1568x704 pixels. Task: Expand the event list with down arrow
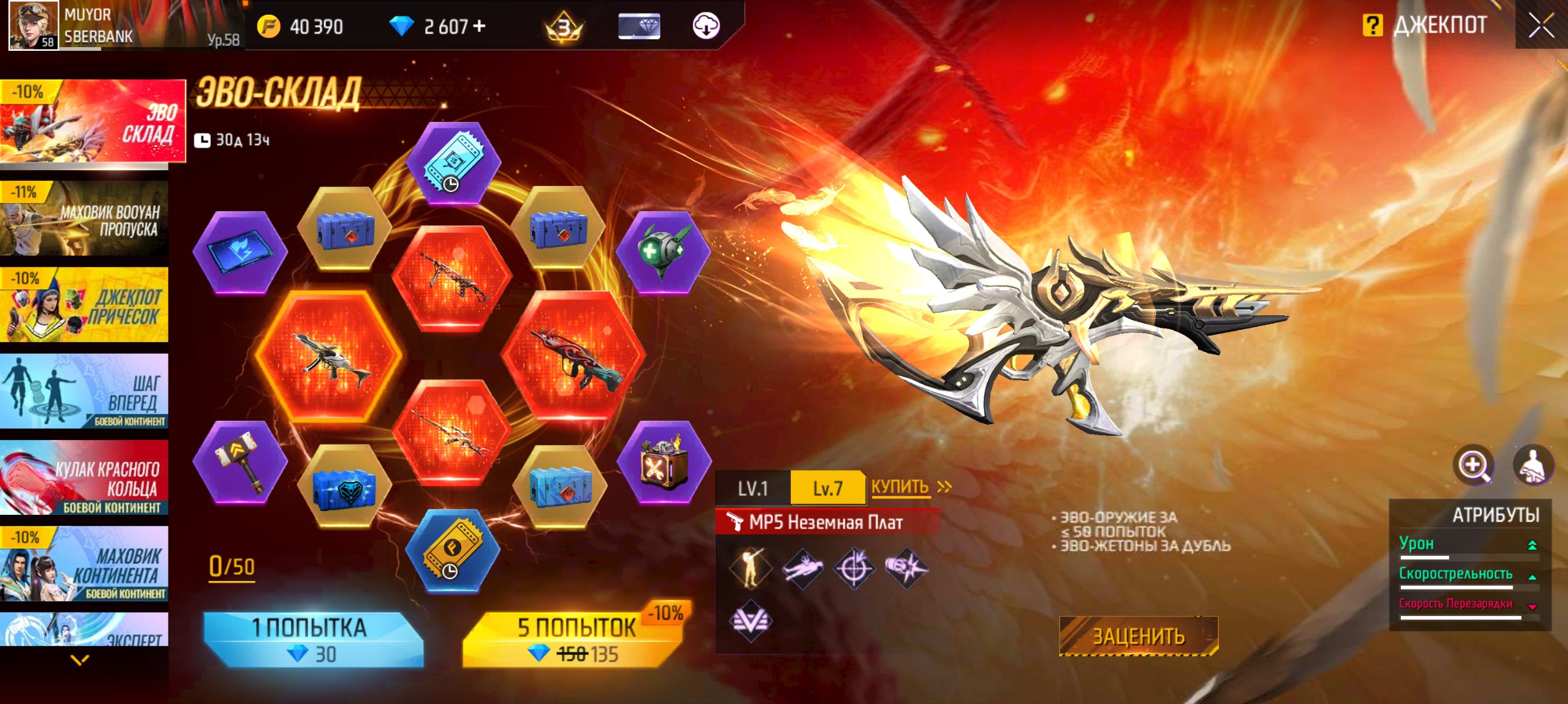click(x=80, y=660)
